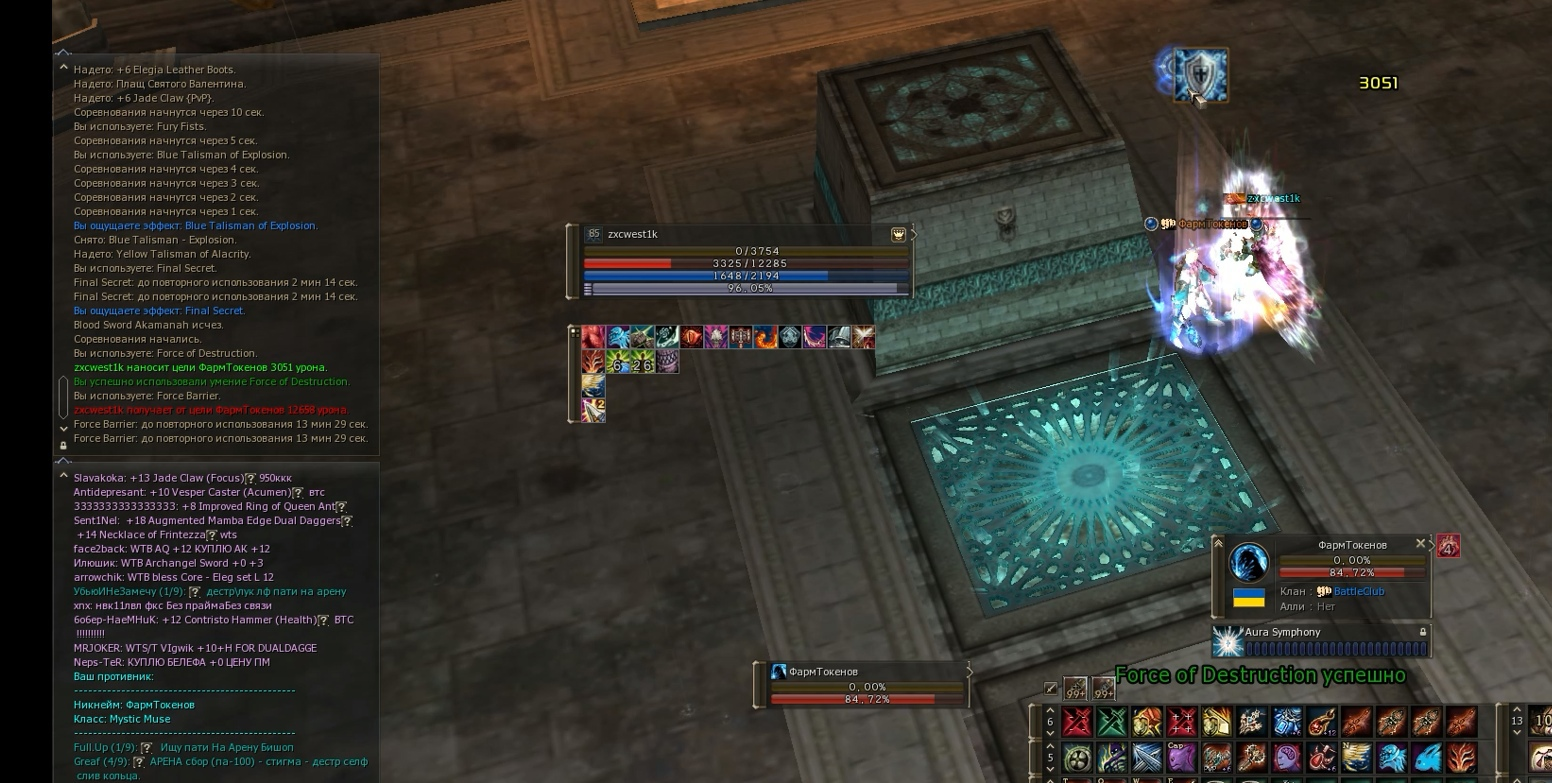Switch hotbar 5 to next page
The height and width of the screenshot is (783, 1552).
[x=1050, y=769]
